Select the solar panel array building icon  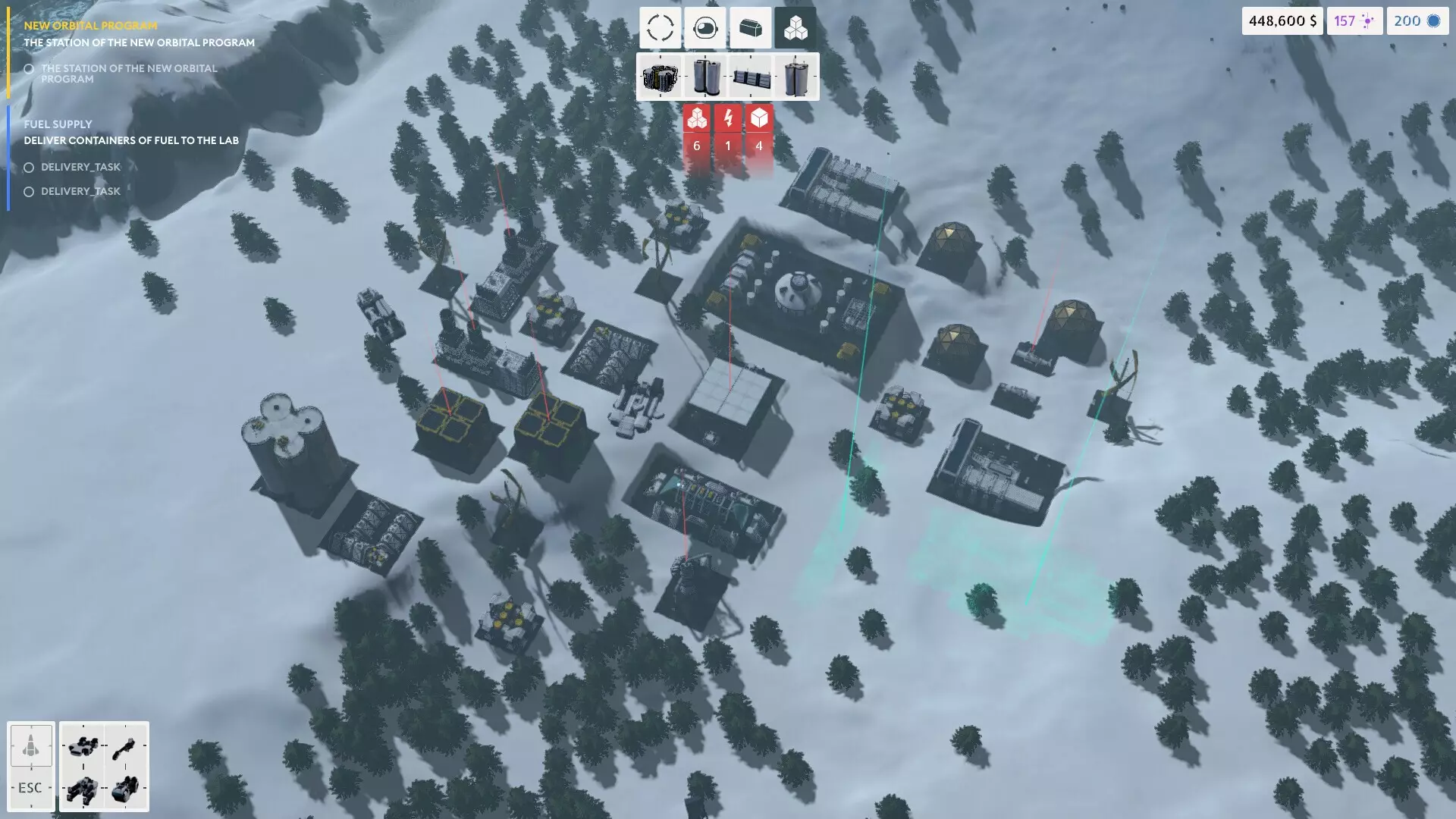coord(751,76)
